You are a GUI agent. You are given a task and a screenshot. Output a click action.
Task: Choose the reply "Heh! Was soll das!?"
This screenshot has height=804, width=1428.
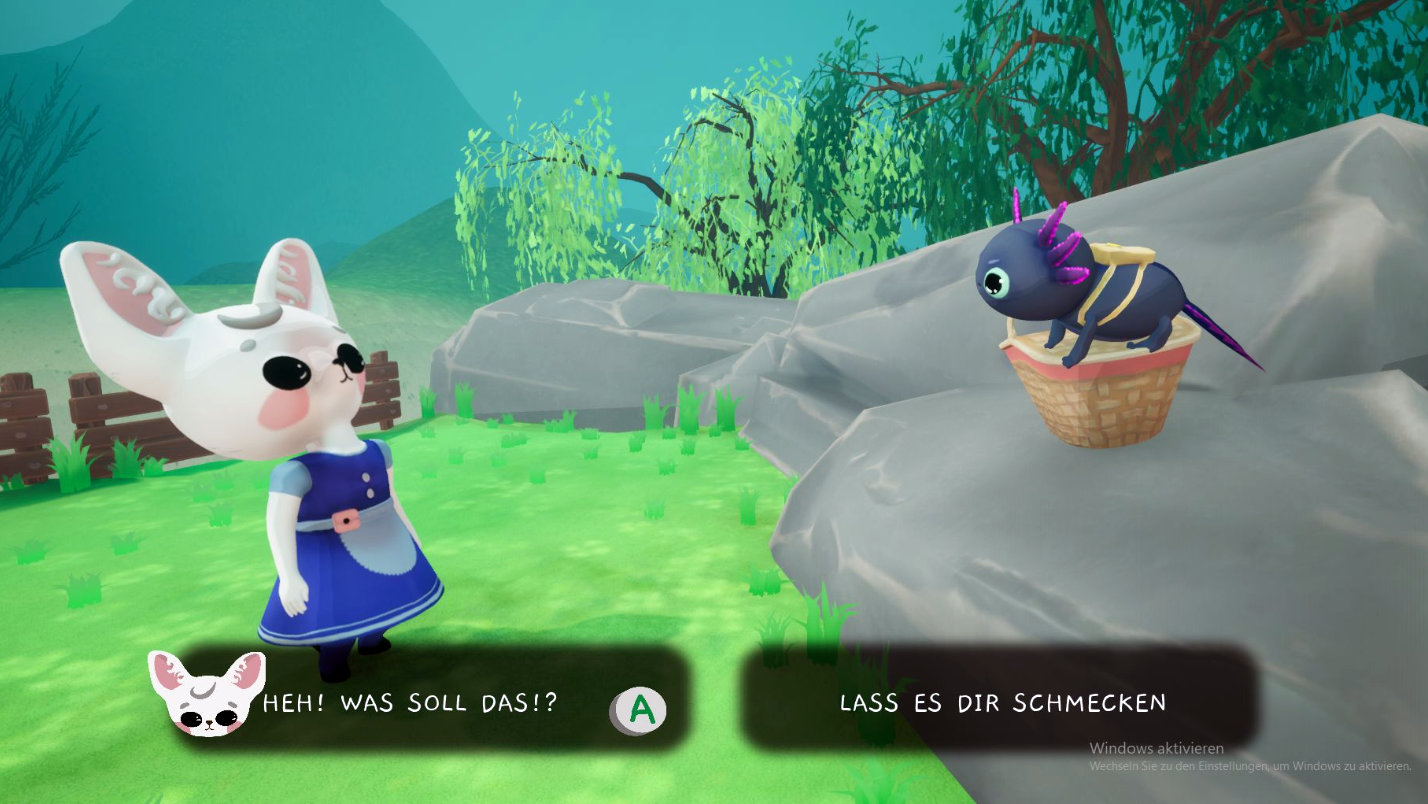coord(410,703)
